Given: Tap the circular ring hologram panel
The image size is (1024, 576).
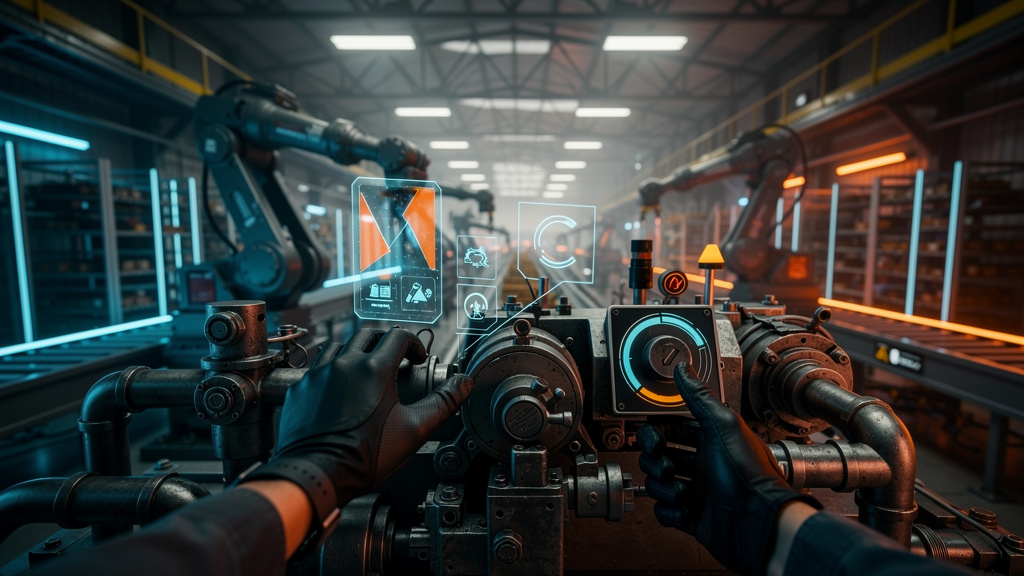Looking at the screenshot, I should (555, 242).
